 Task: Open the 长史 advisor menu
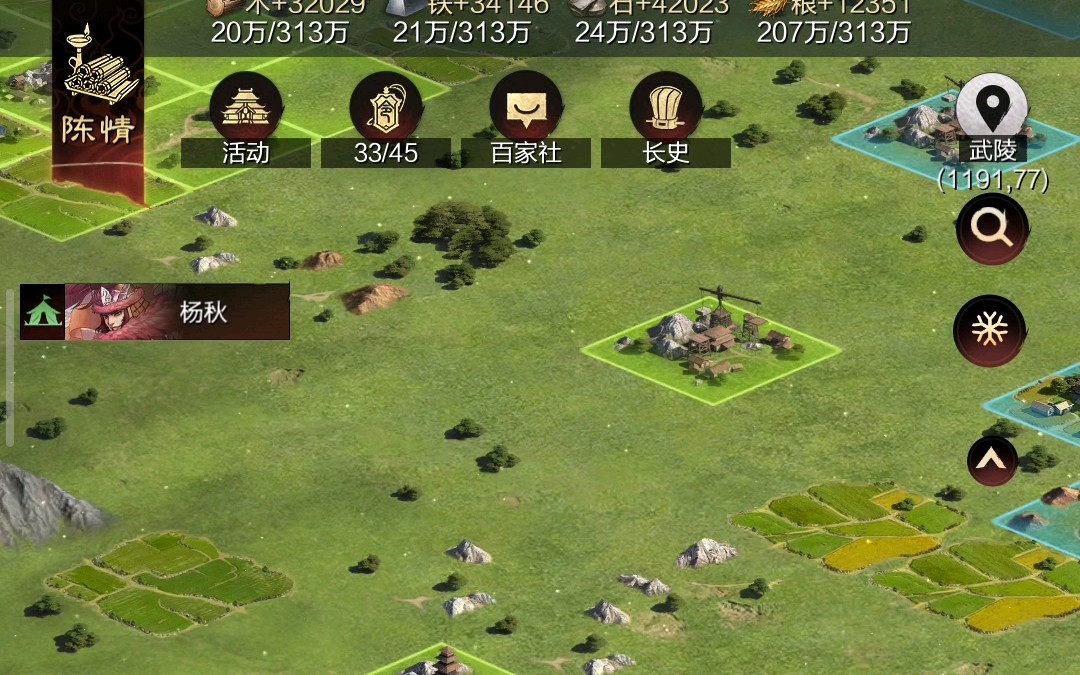tap(665, 110)
